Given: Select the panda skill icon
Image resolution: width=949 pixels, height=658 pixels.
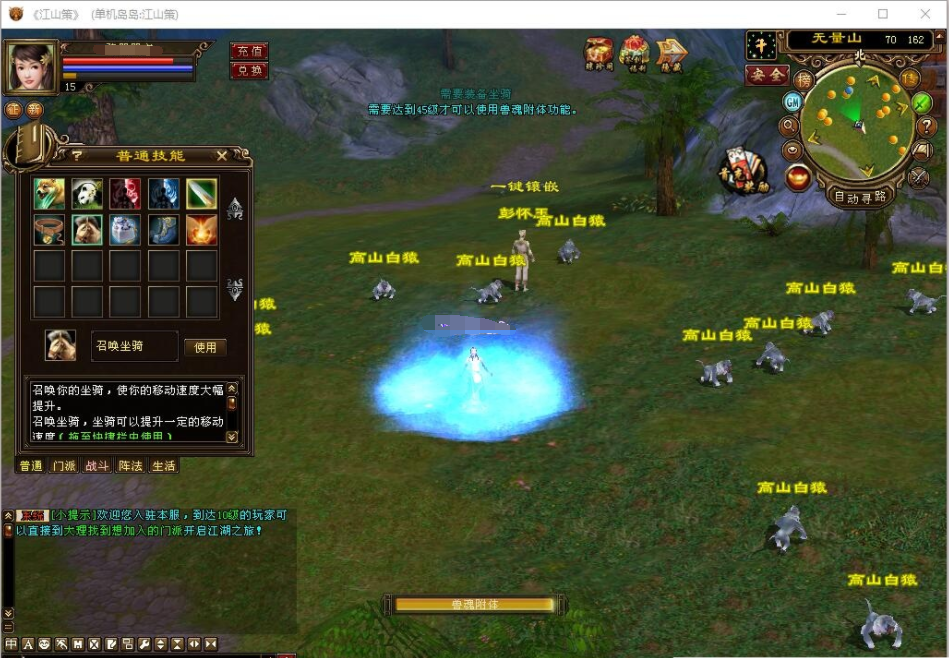Looking at the screenshot, I should 86,193.
